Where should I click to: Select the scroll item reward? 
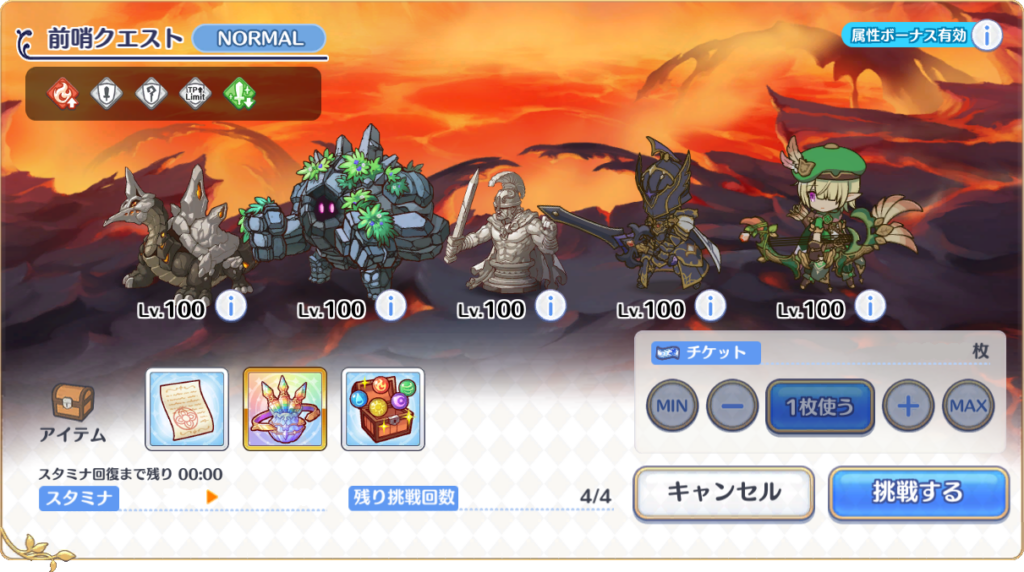tap(186, 409)
